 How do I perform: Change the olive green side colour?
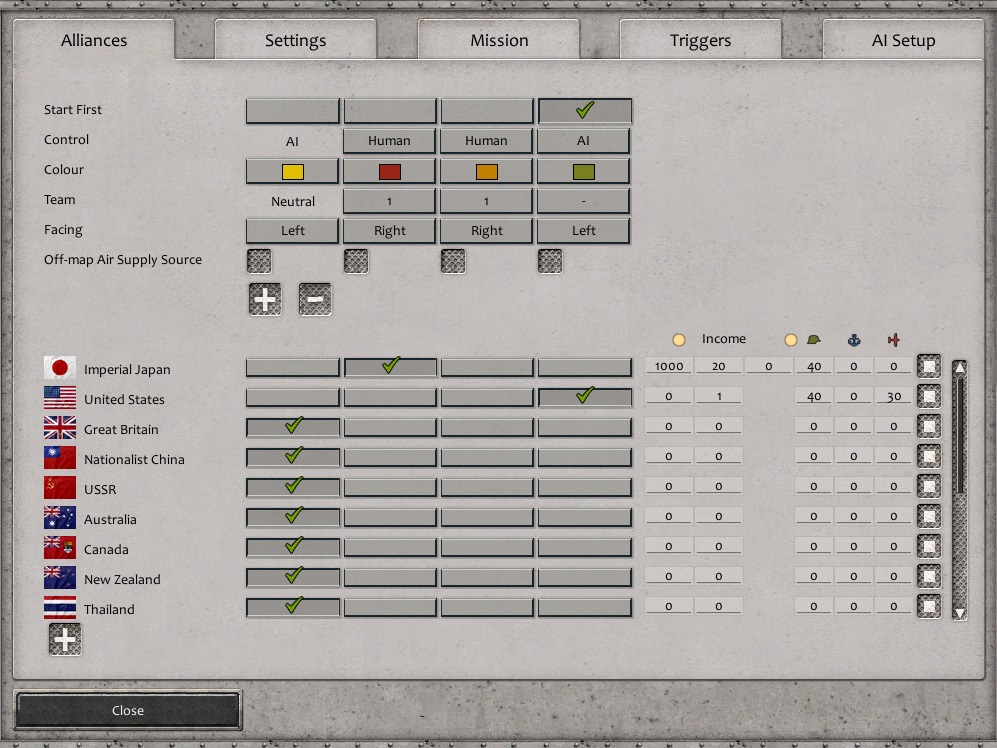point(584,171)
